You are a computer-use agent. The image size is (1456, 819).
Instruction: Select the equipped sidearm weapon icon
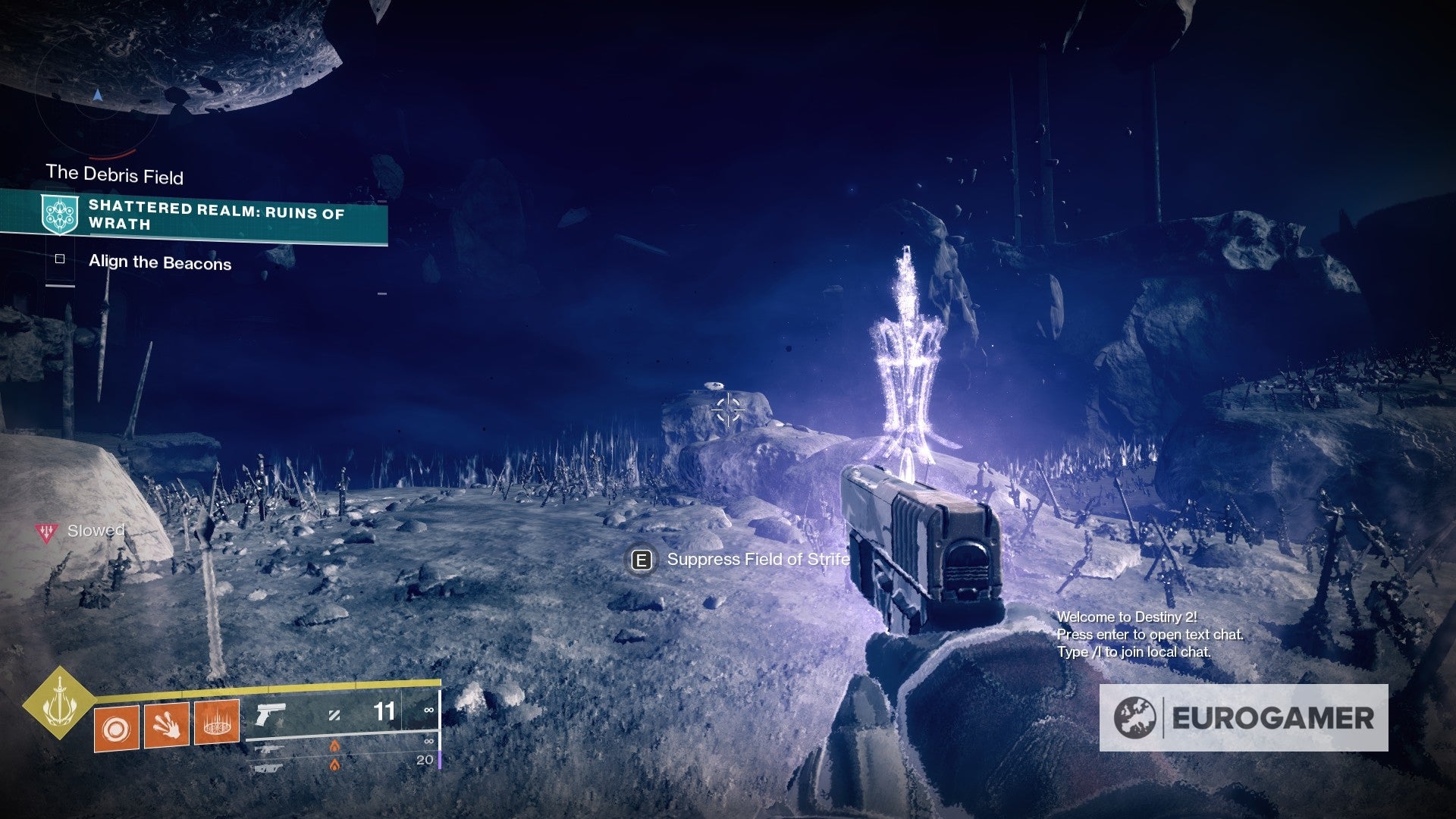coord(270,714)
